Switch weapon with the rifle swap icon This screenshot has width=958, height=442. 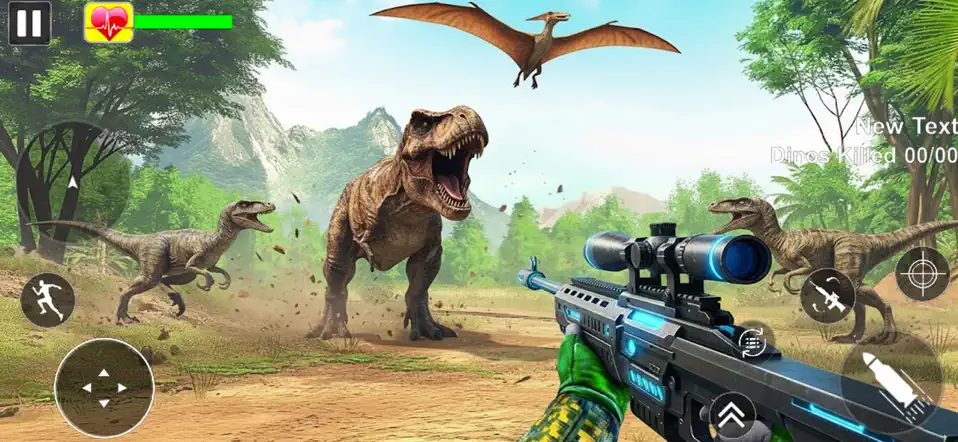(827, 295)
